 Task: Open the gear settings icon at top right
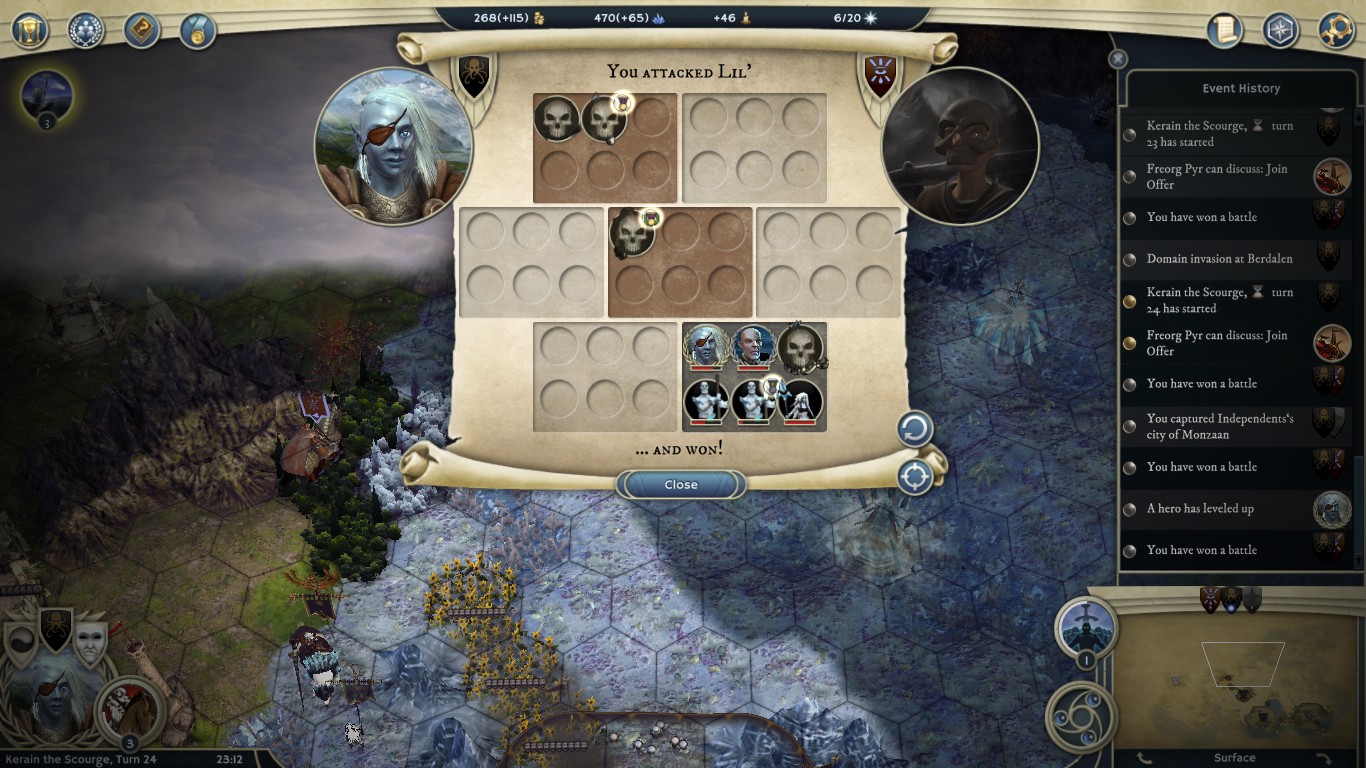coord(1336,30)
